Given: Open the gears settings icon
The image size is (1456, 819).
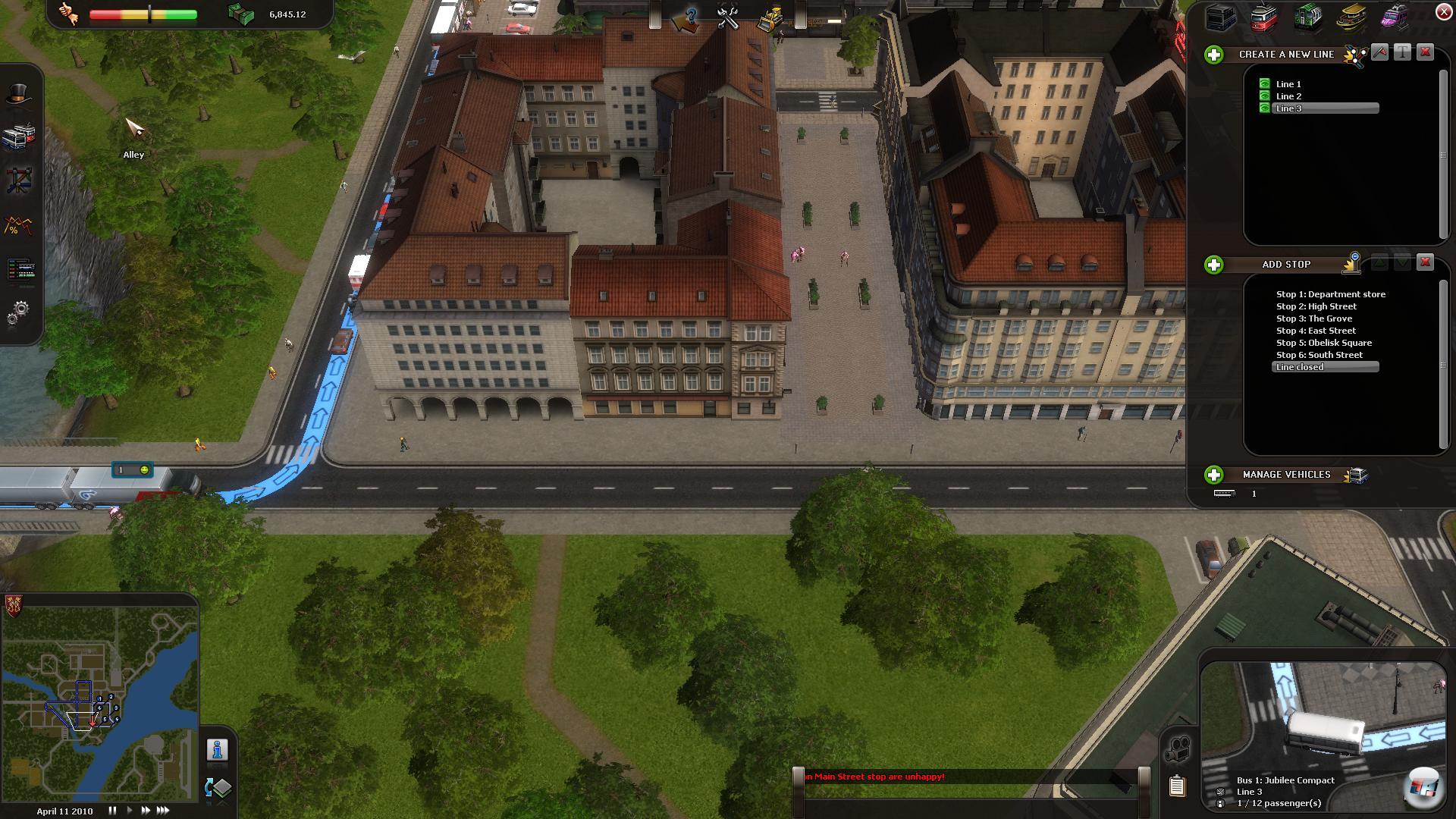Looking at the screenshot, I should pyautogui.click(x=19, y=312).
